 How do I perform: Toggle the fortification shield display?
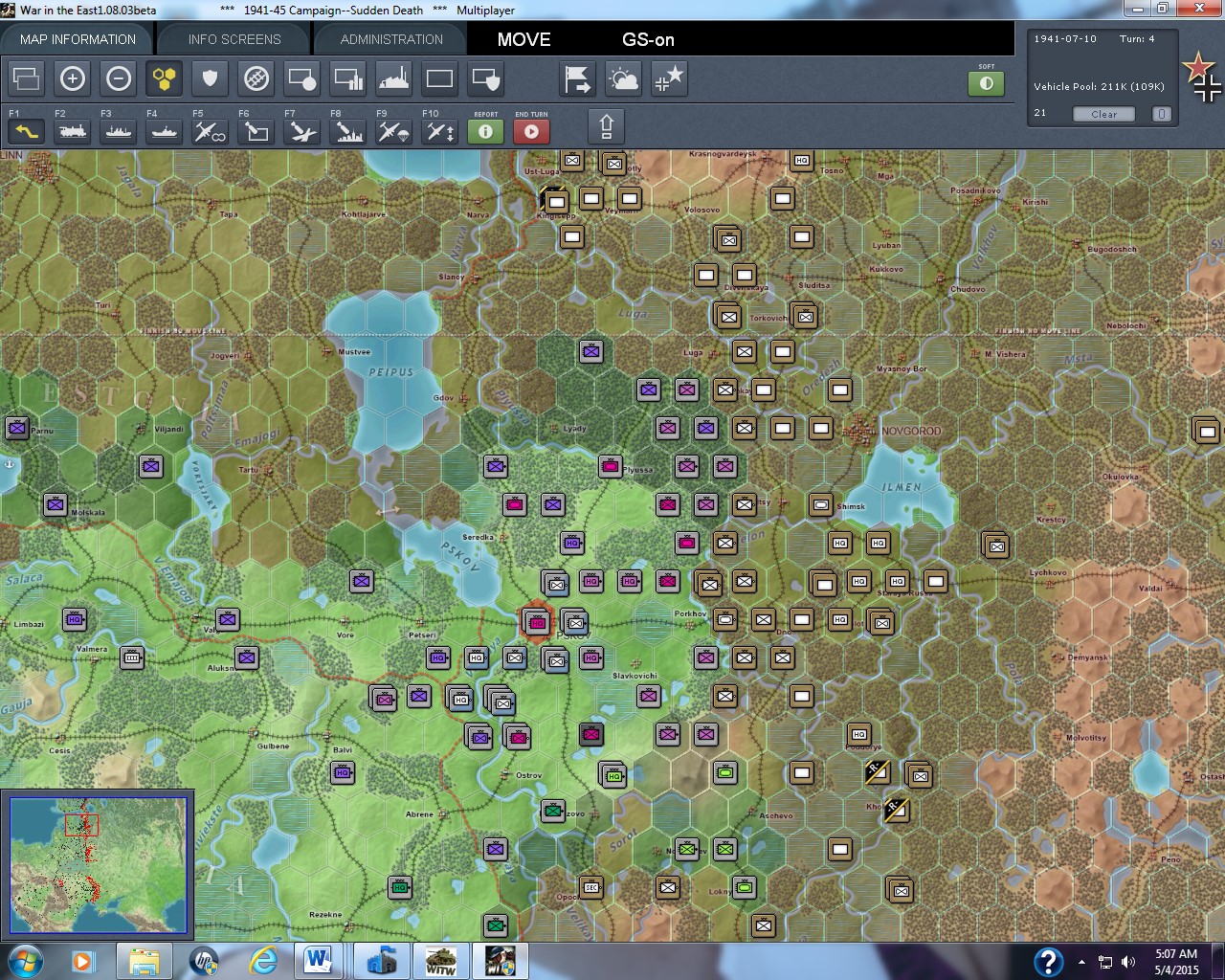click(x=210, y=79)
